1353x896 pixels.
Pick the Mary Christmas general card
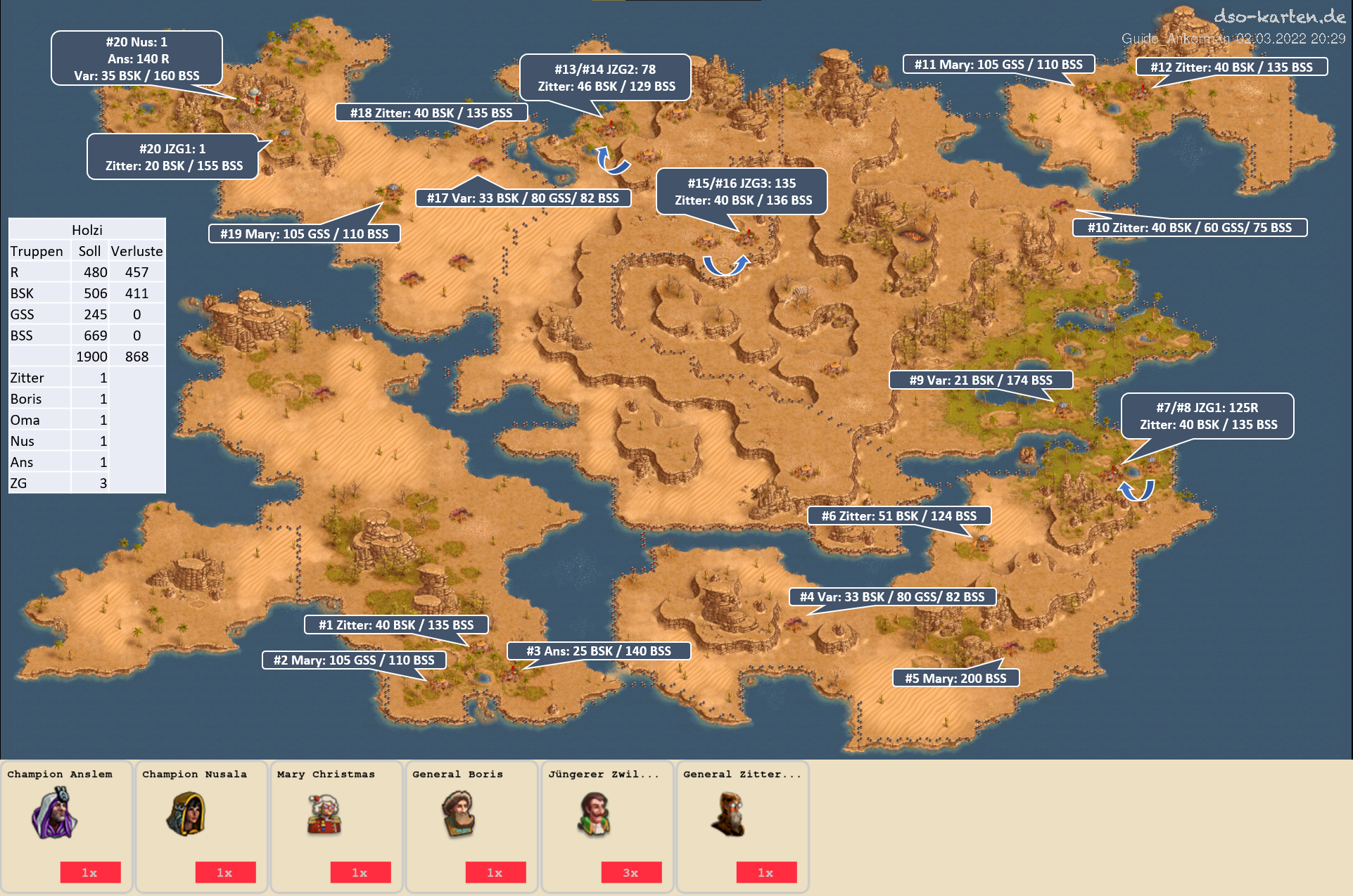pos(336,826)
